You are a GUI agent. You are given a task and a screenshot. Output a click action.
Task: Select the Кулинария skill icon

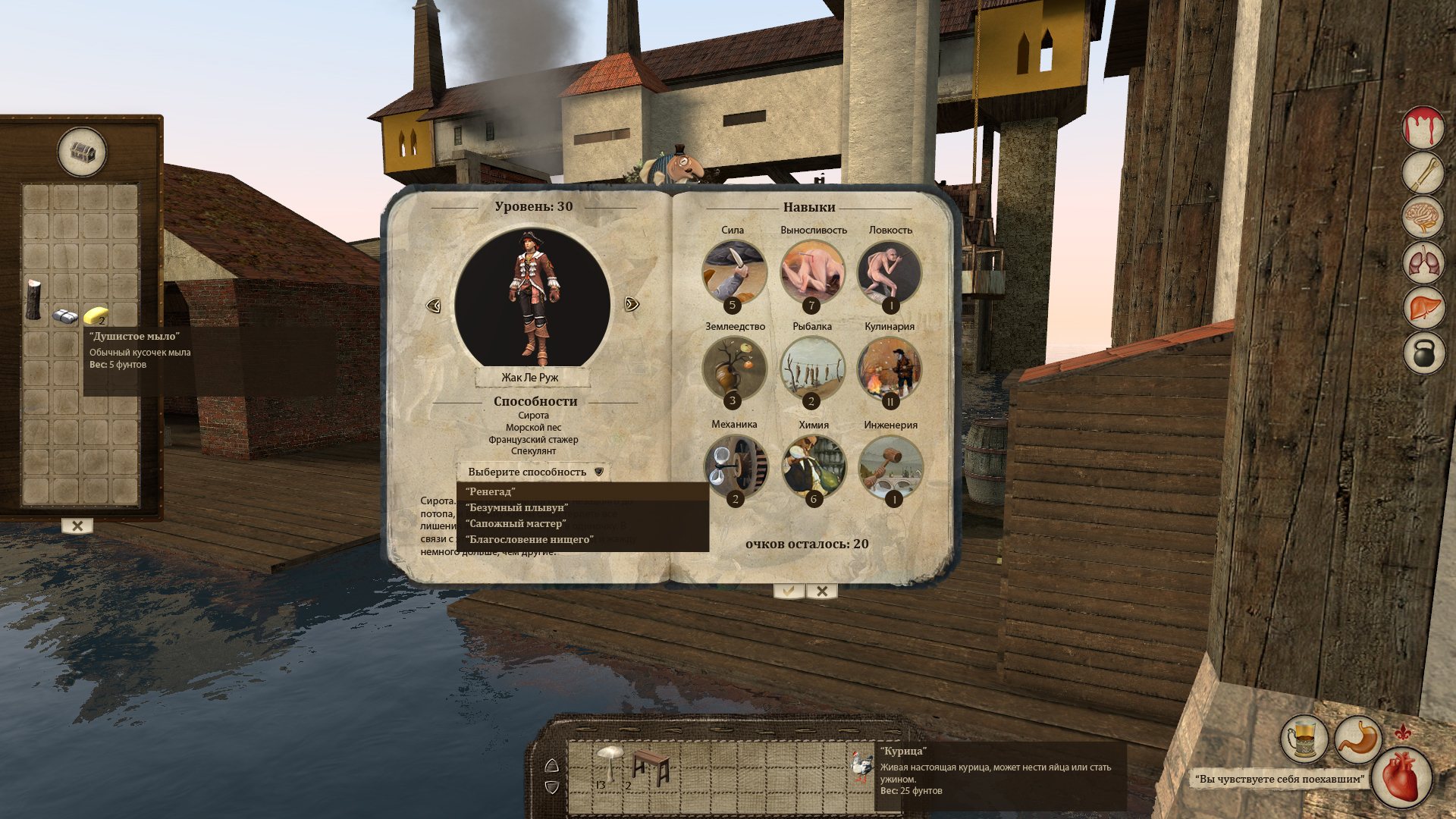890,369
